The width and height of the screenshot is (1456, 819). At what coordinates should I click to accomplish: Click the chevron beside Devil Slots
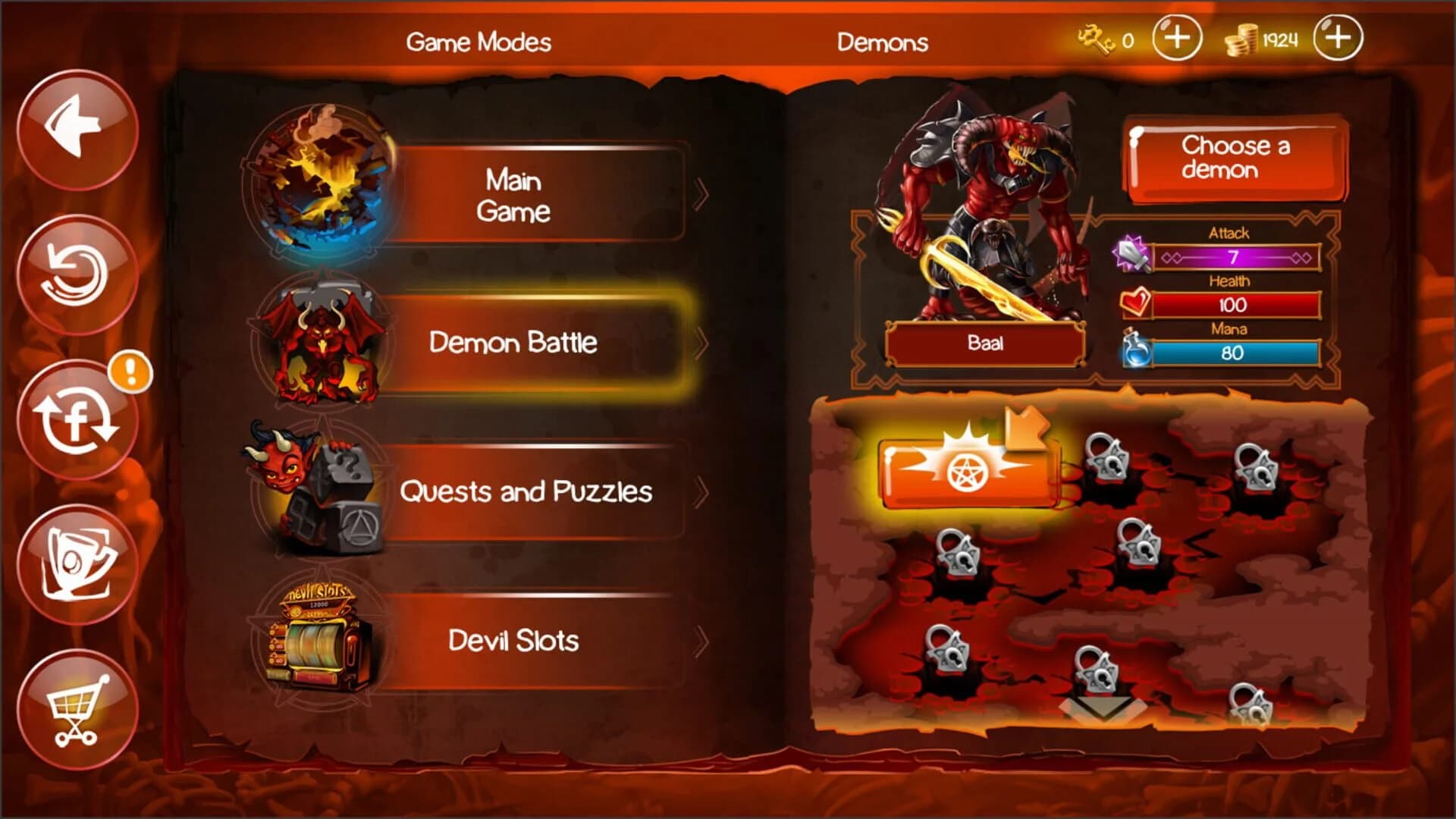[701, 641]
